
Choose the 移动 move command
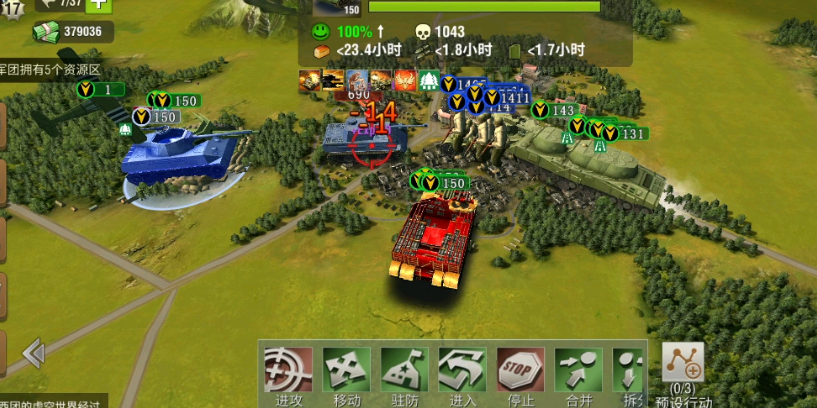coord(346,370)
